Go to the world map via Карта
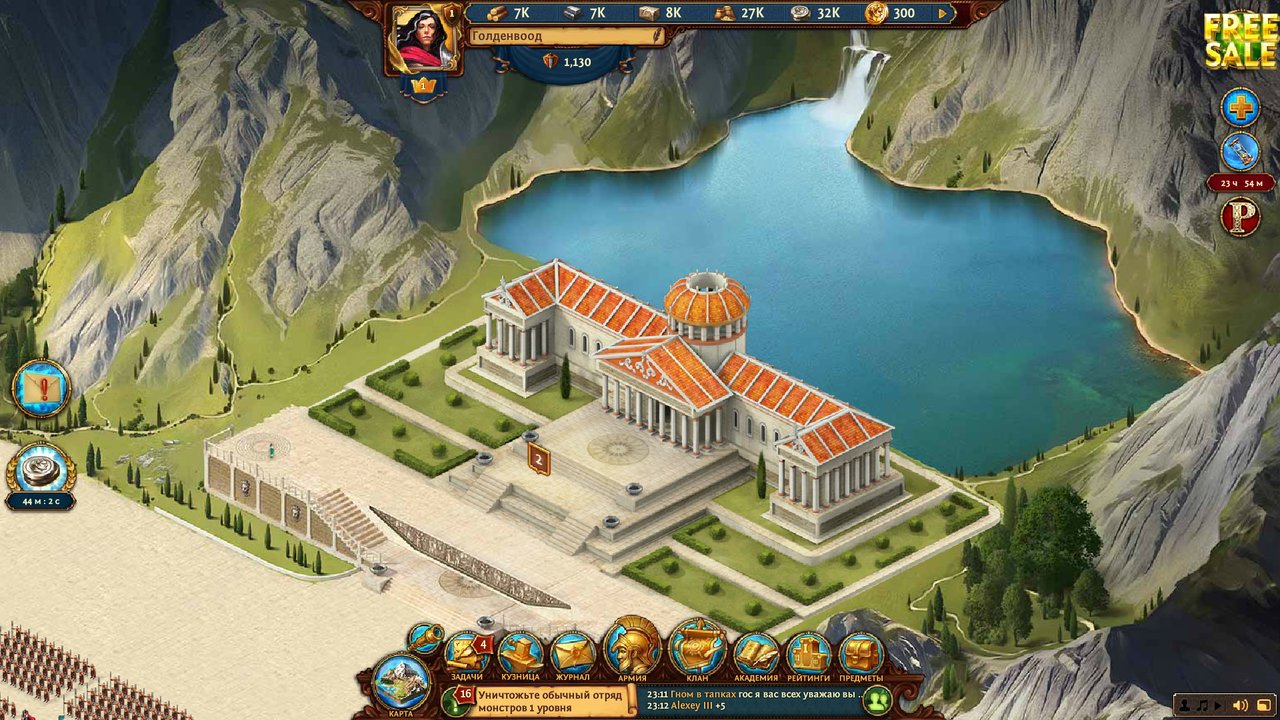 click(401, 683)
